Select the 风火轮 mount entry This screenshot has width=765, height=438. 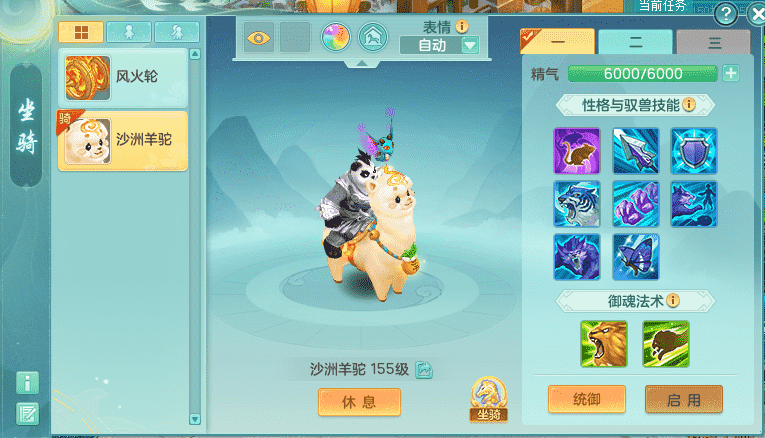tap(122, 77)
